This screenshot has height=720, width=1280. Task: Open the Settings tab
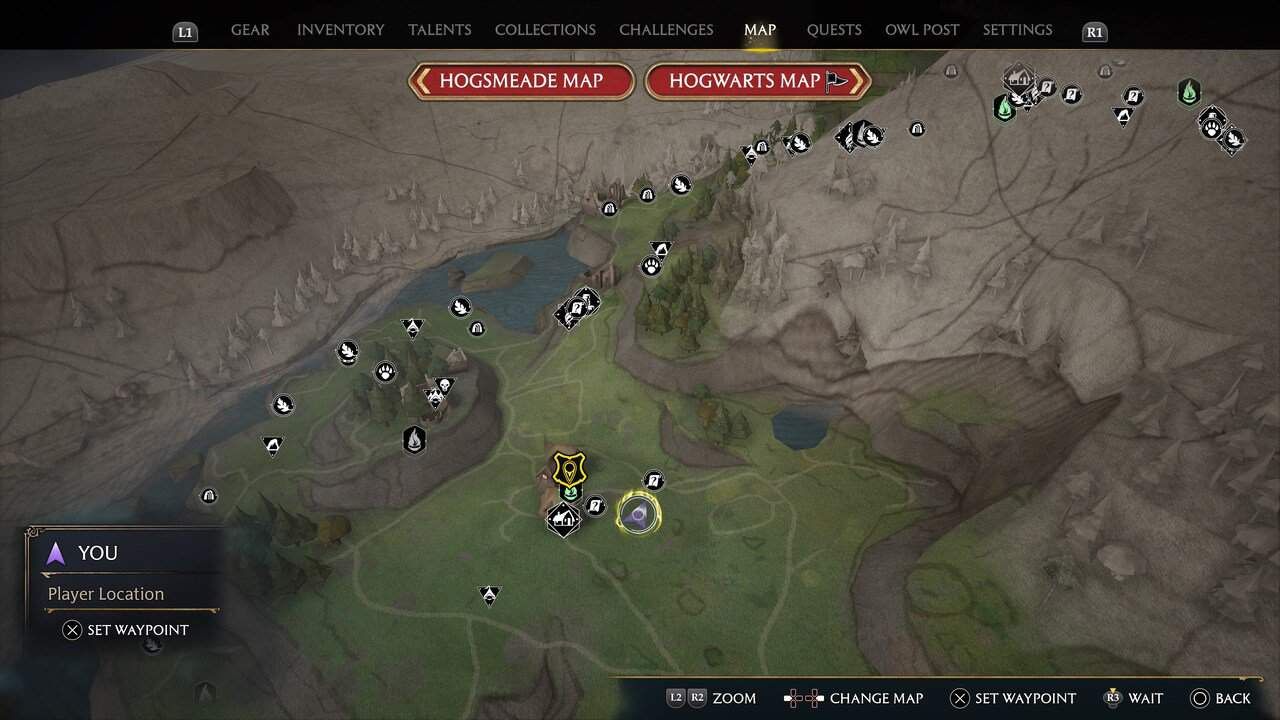pos(1017,30)
